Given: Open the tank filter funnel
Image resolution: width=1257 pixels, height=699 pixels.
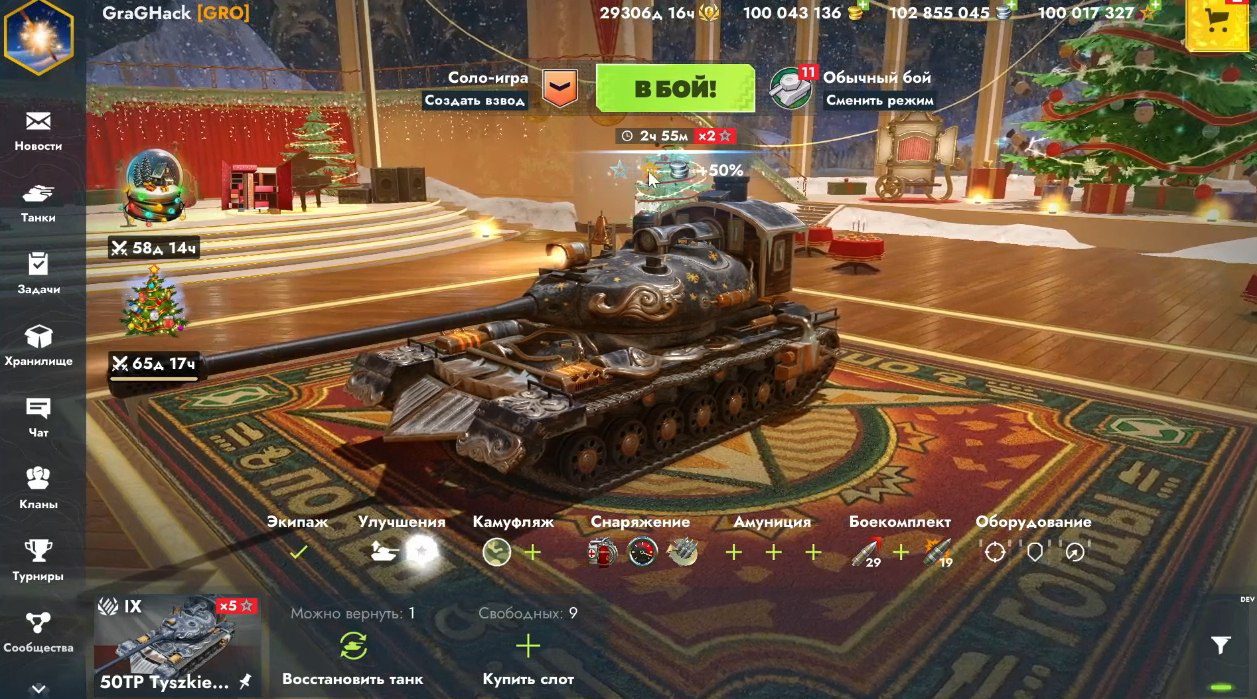Looking at the screenshot, I should click(x=1220, y=645).
